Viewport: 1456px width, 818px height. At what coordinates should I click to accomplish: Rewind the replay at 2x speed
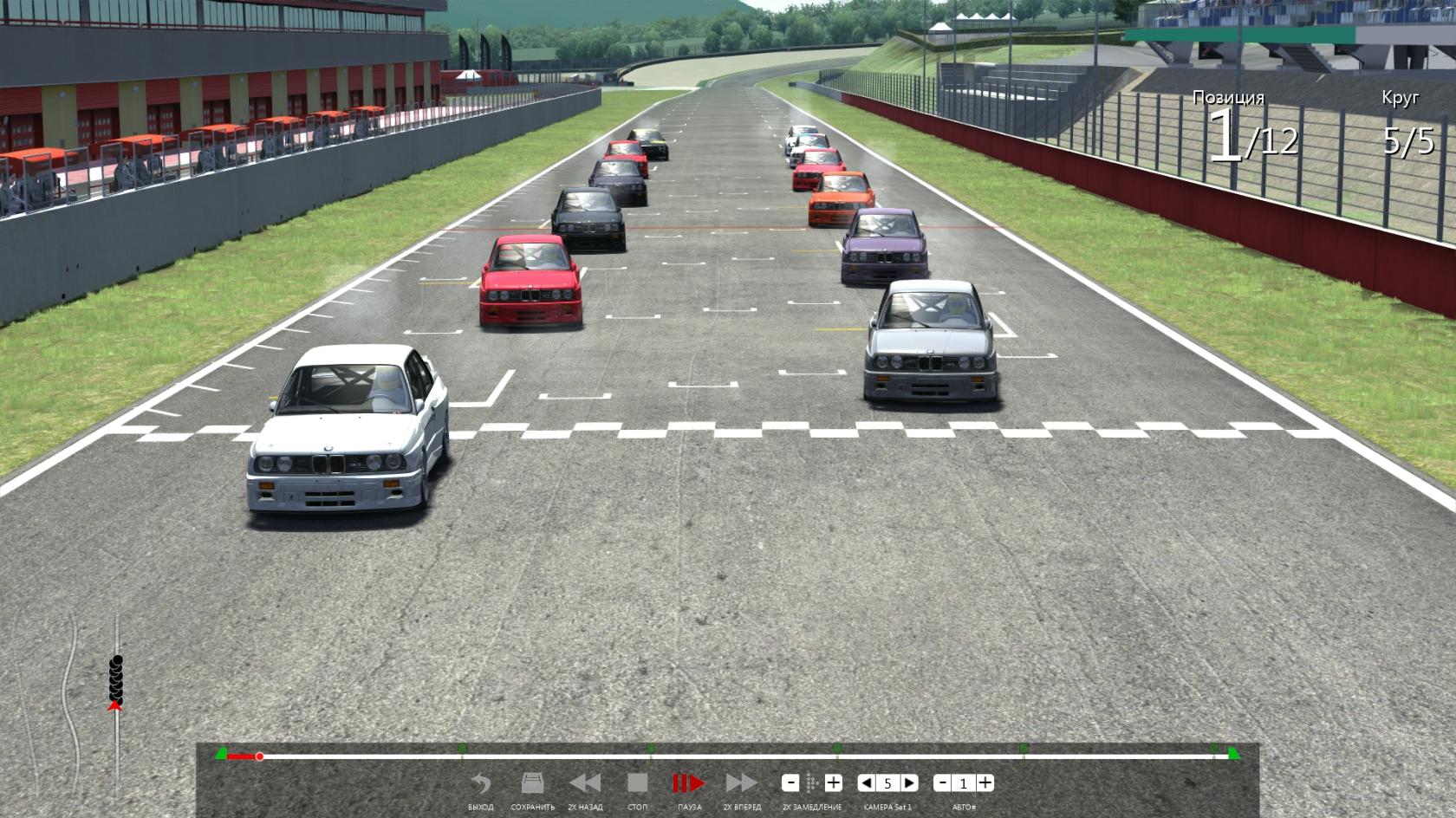point(585,784)
